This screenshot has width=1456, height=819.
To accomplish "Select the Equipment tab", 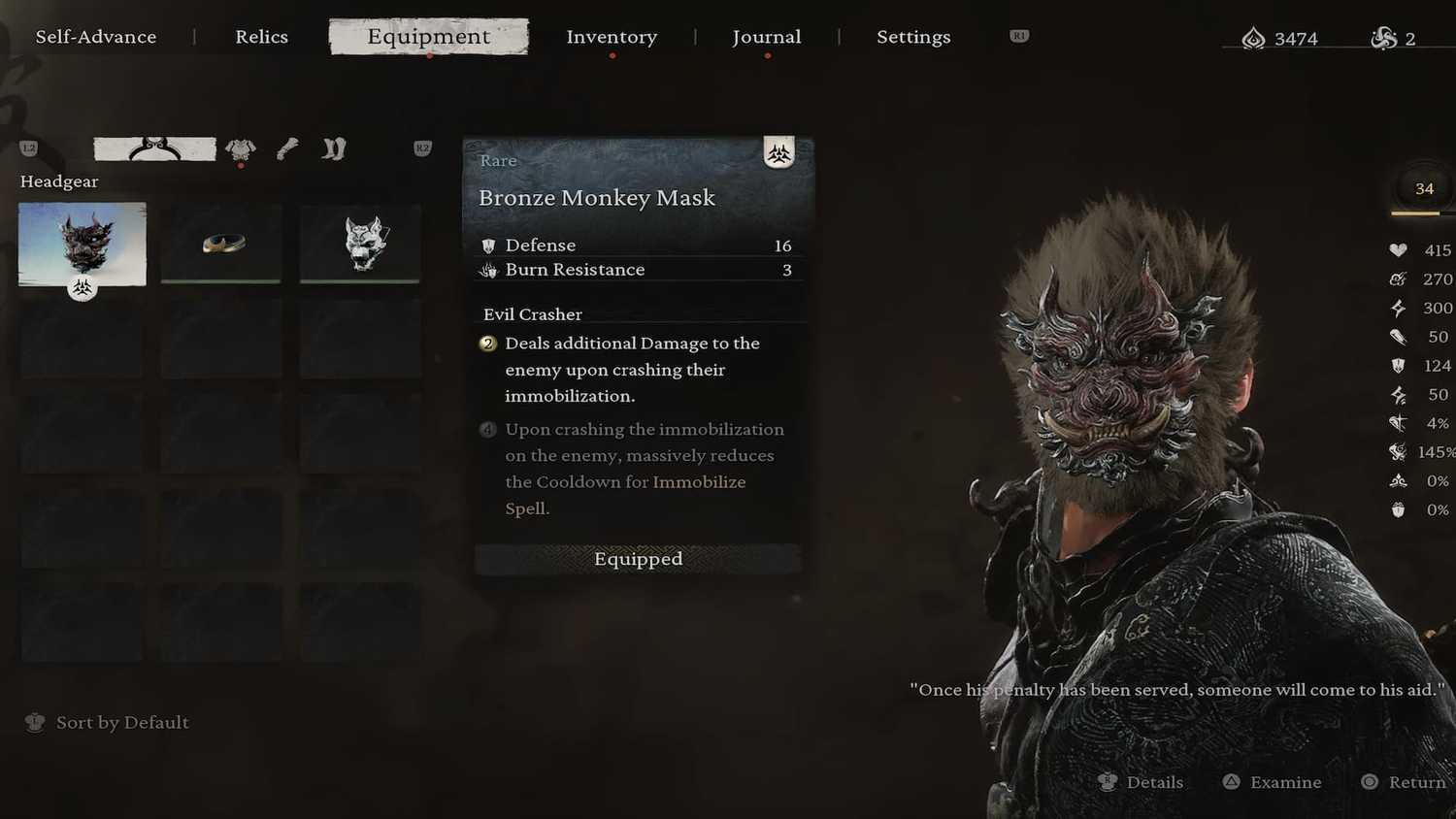I will 428,37.
